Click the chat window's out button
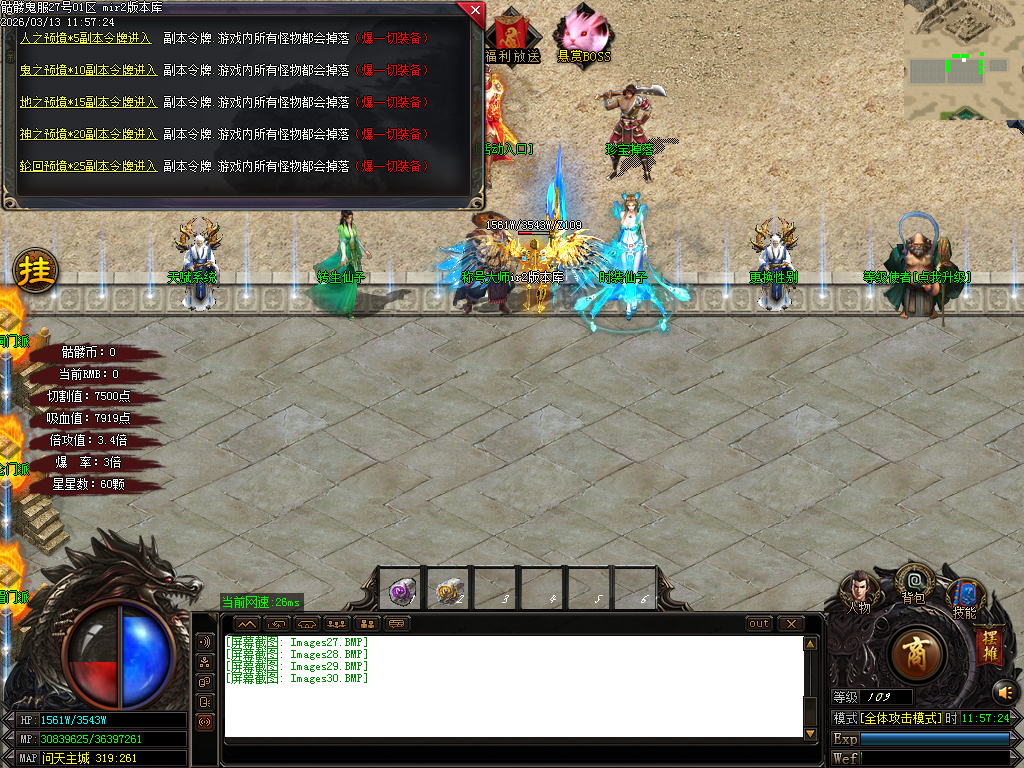Image resolution: width=1024 pixels, height=768 pixels. pos(760,623)
